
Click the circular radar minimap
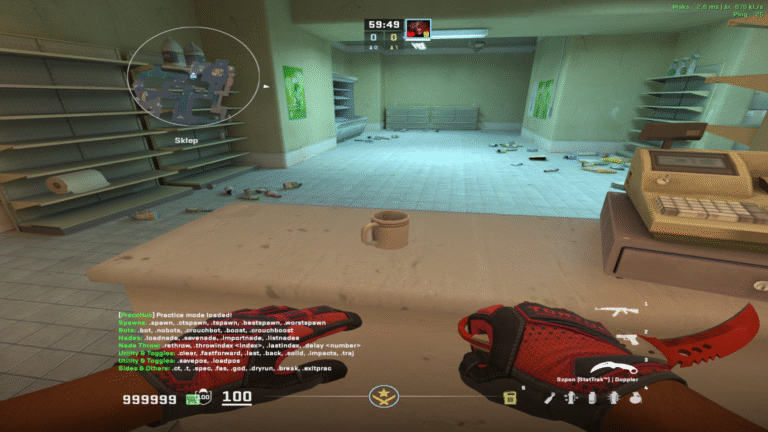194,77
